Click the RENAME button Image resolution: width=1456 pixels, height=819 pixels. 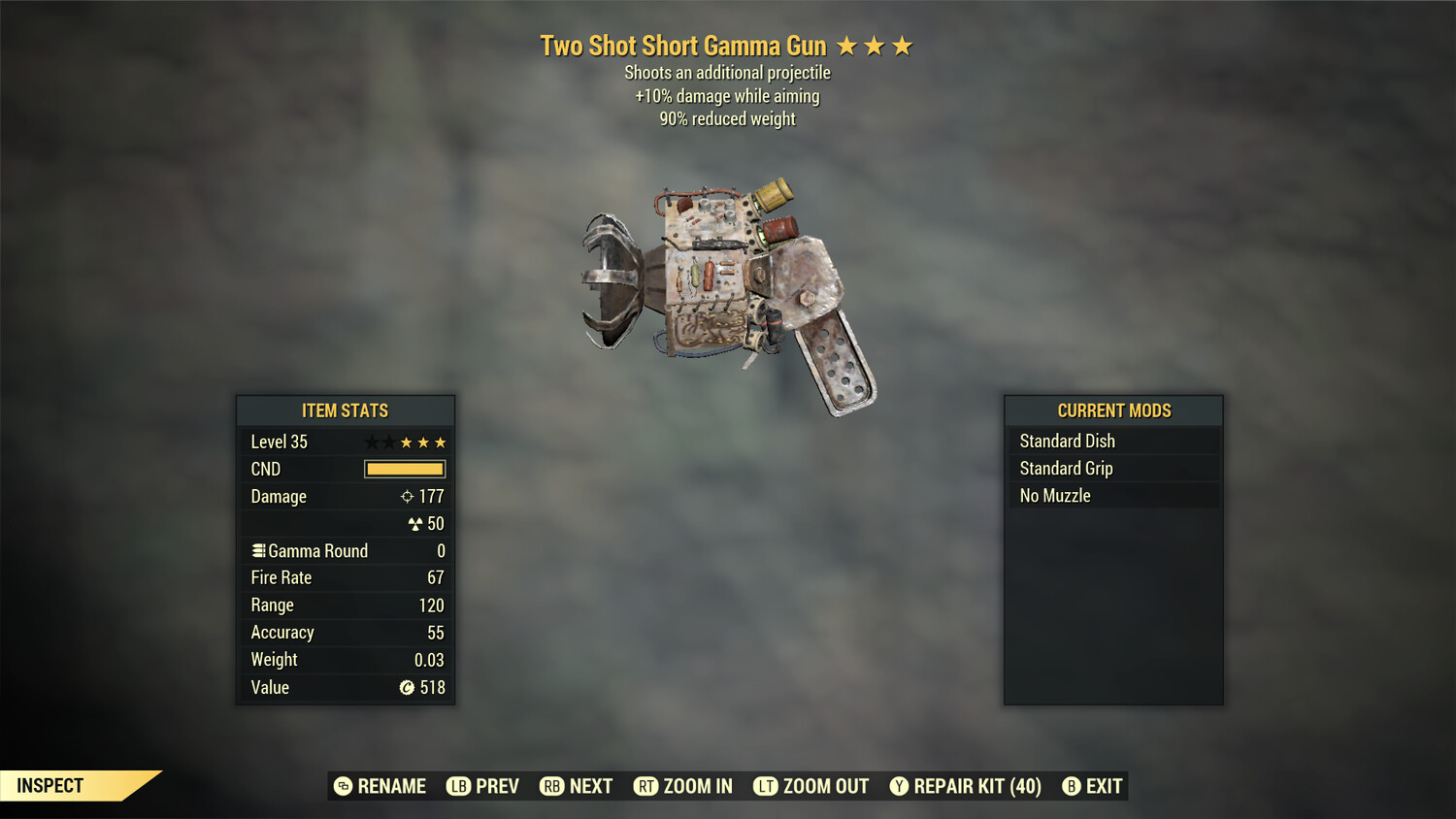(x=381, y=786)
